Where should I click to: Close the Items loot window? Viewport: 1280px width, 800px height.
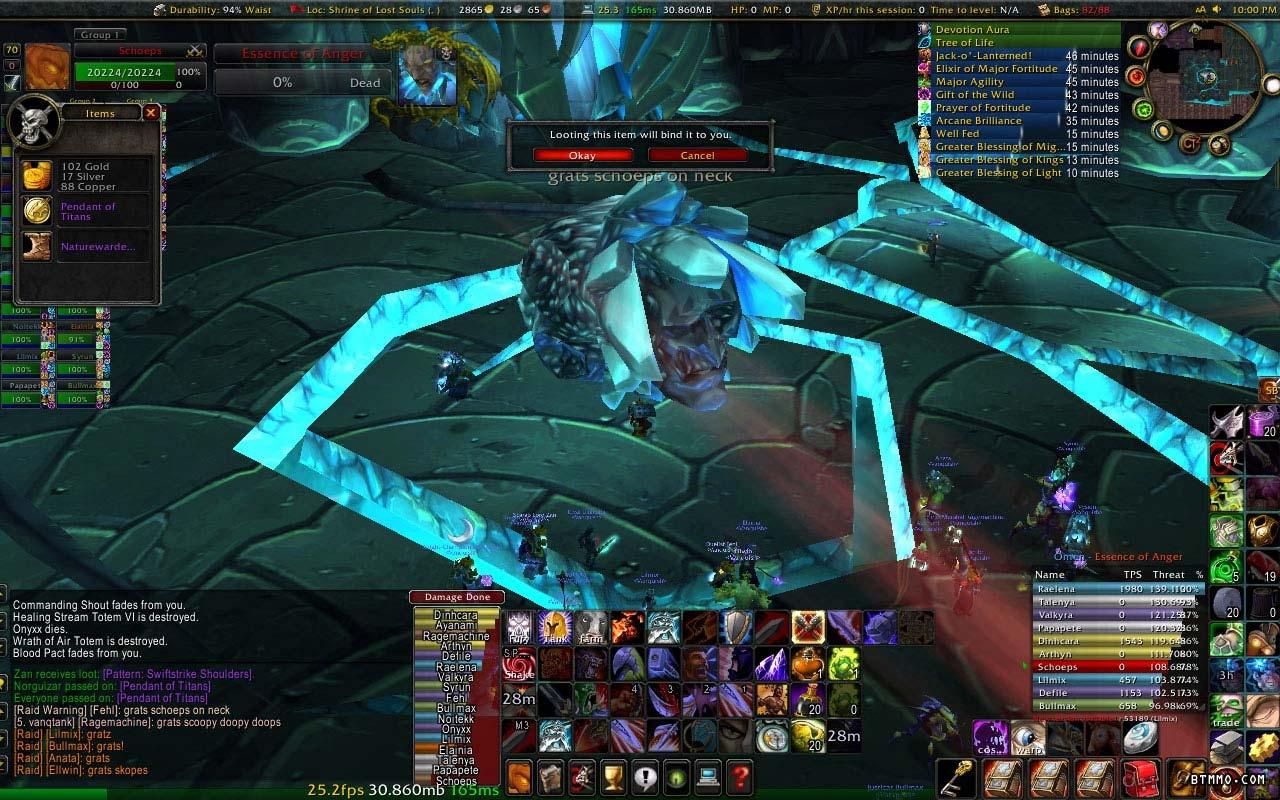[x=151, y=113]
